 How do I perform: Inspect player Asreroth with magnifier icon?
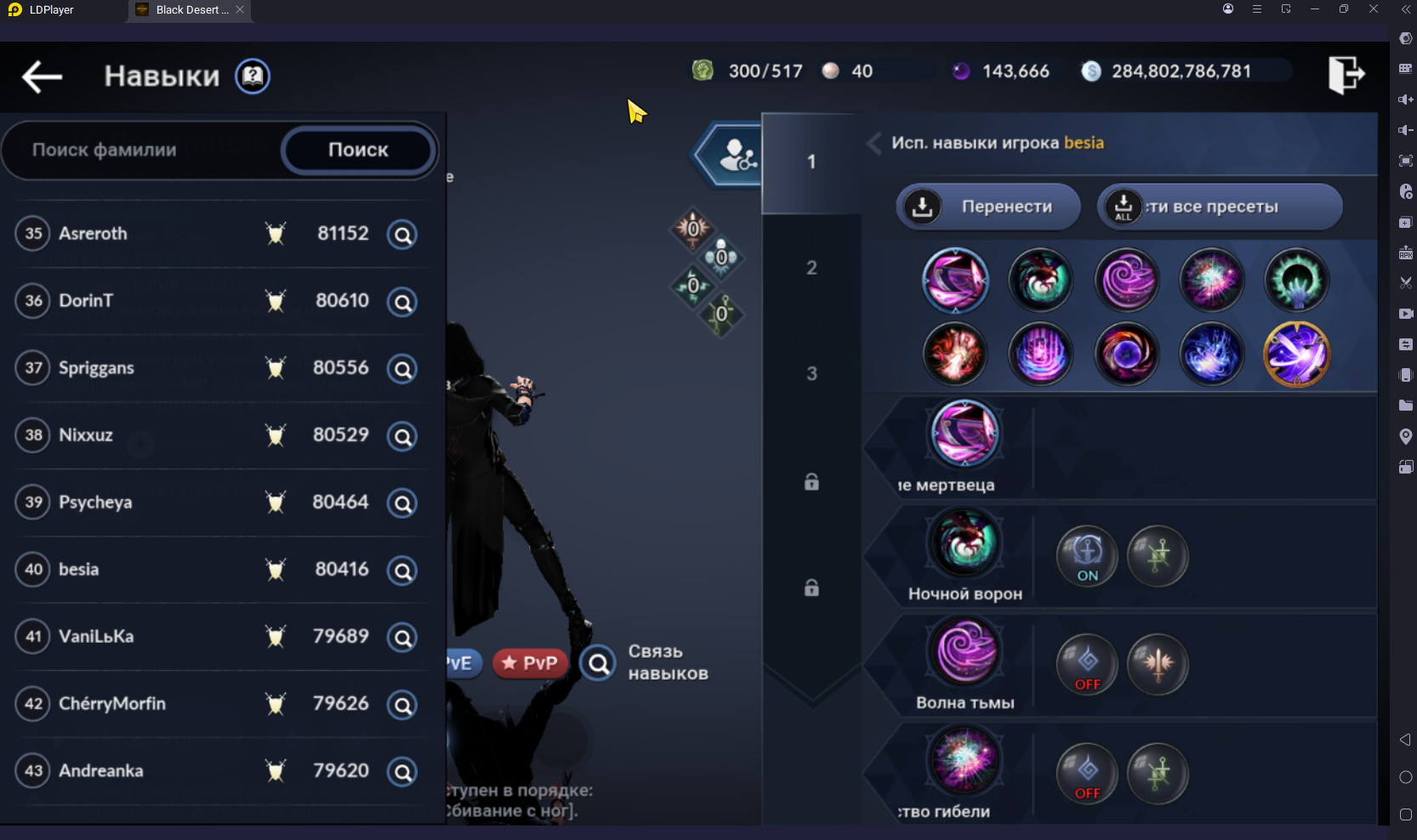point(402,234)
